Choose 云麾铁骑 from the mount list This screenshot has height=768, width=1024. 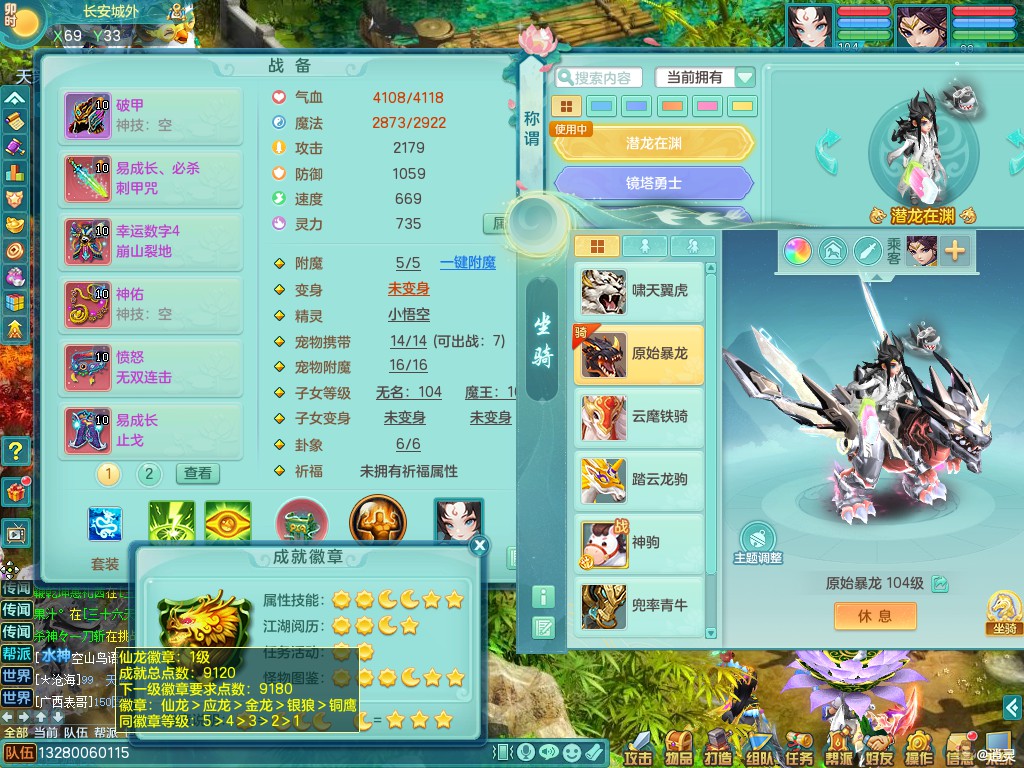tap(640, 417)
